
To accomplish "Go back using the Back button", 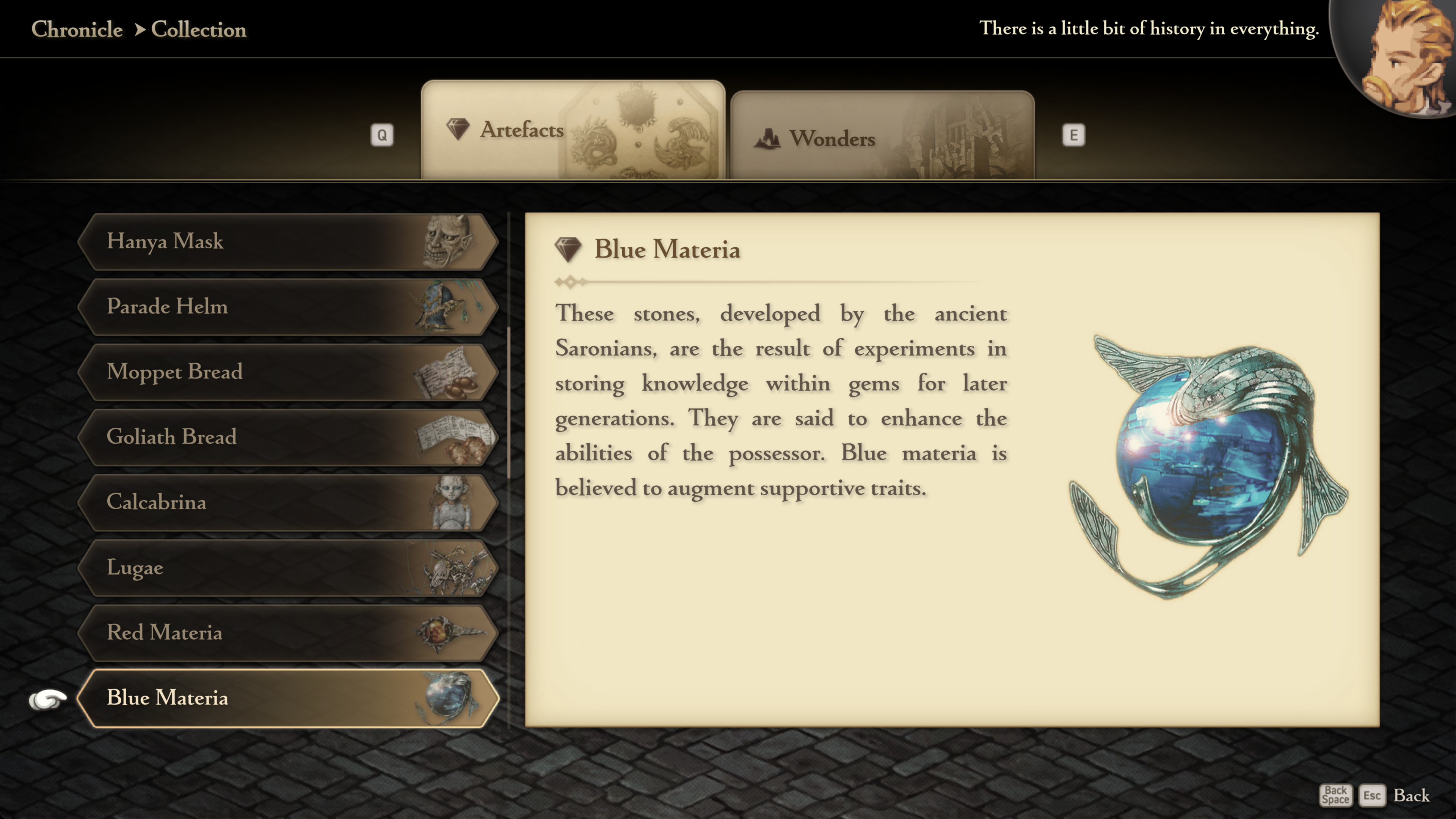I will (x=1410, y=795).
